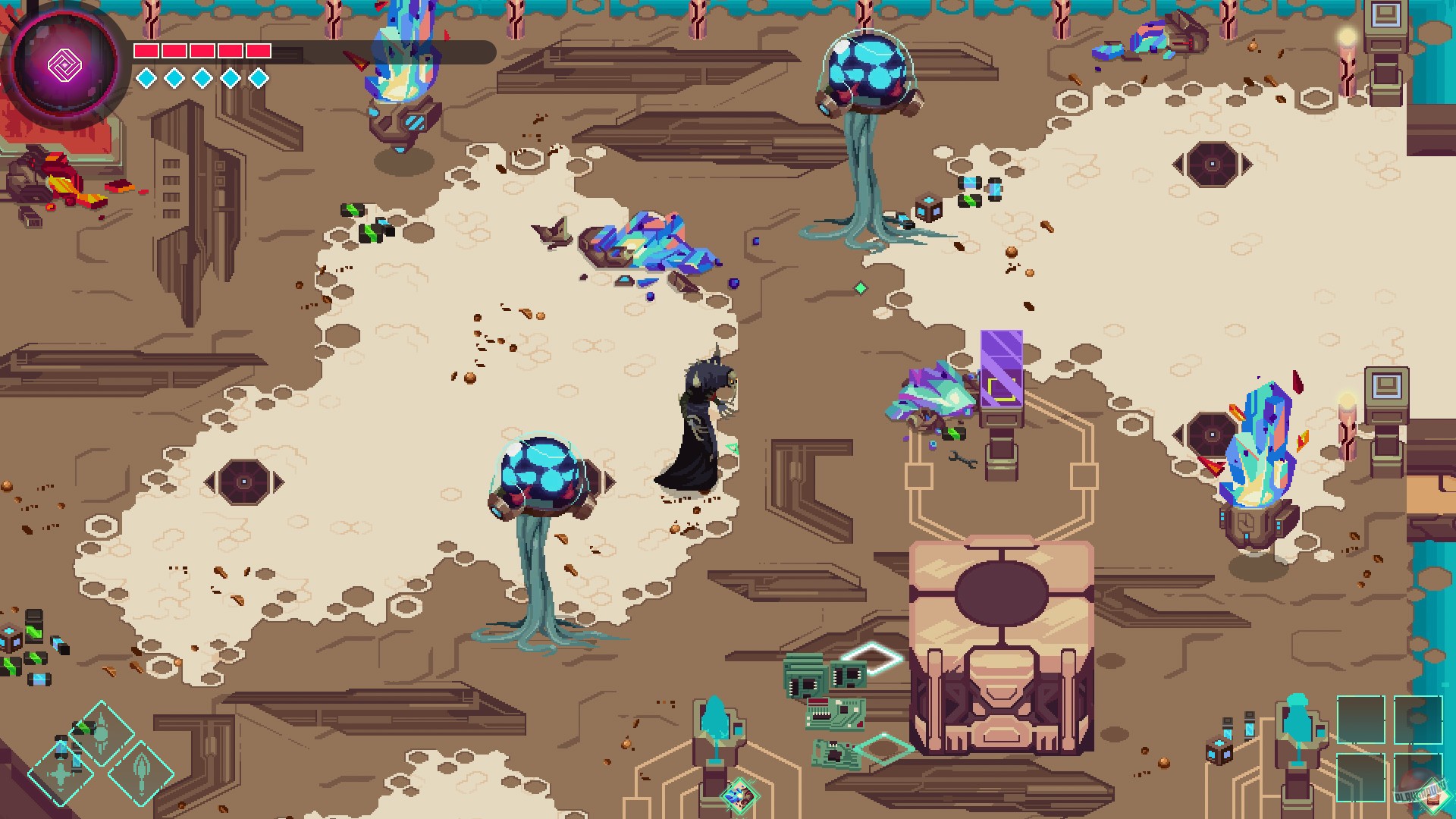Viewport: 1456px width, 819px height.
Task: Select the crosshair ability diamond near the bottom-left corner
Action: 61,773
